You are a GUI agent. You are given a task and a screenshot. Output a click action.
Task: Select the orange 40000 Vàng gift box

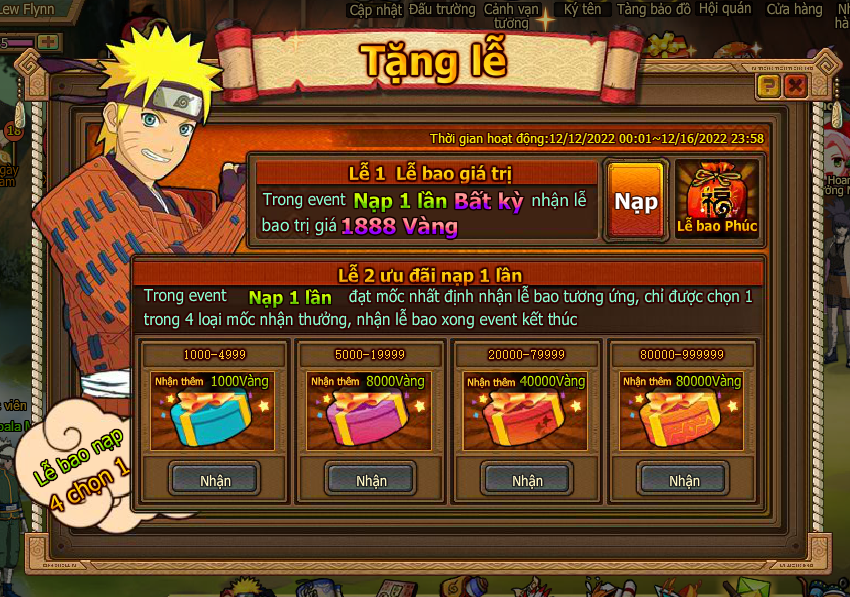pyautogui.click(x=527, y=418)
